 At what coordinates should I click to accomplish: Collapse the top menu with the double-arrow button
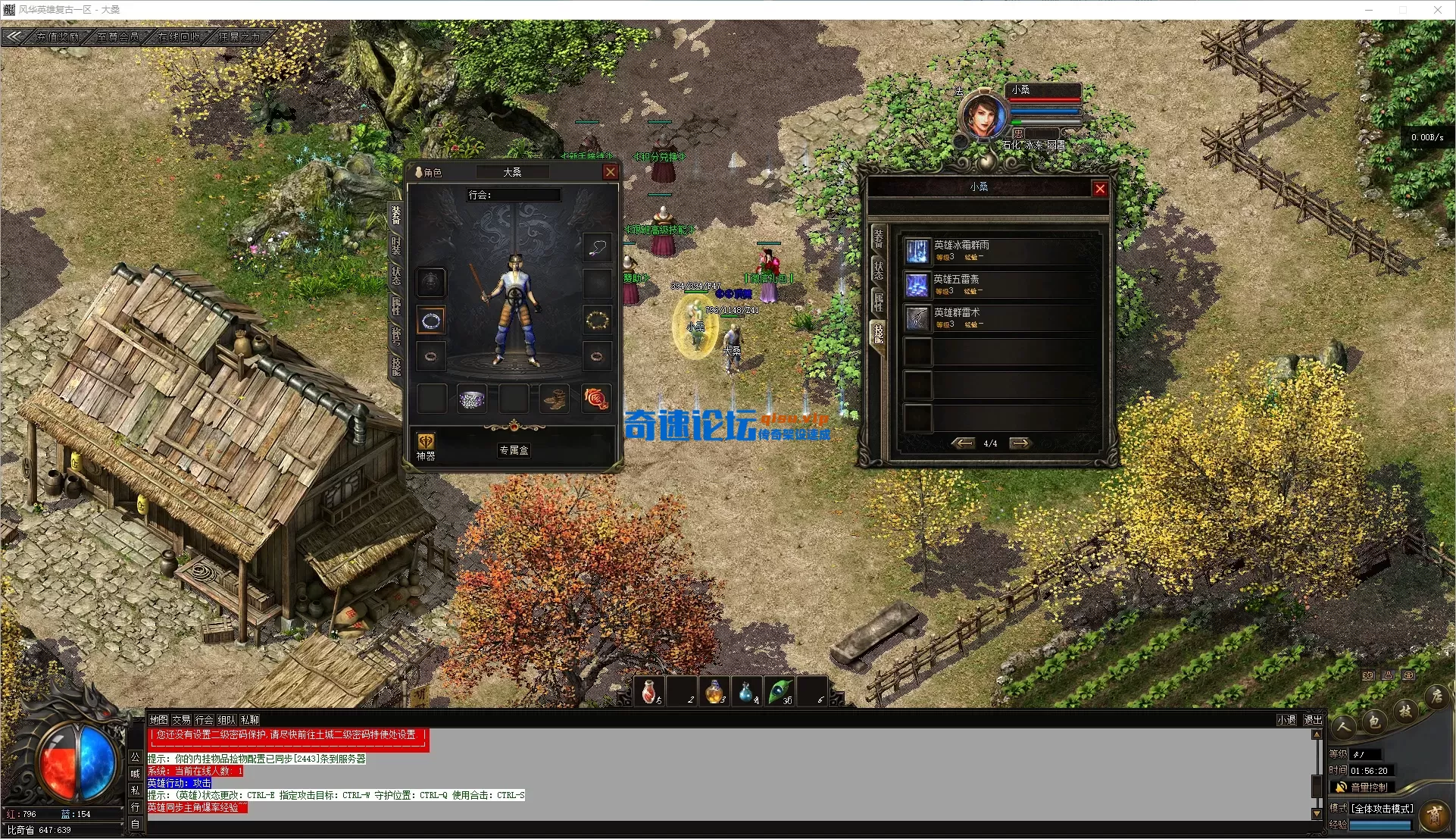(14, 36)
